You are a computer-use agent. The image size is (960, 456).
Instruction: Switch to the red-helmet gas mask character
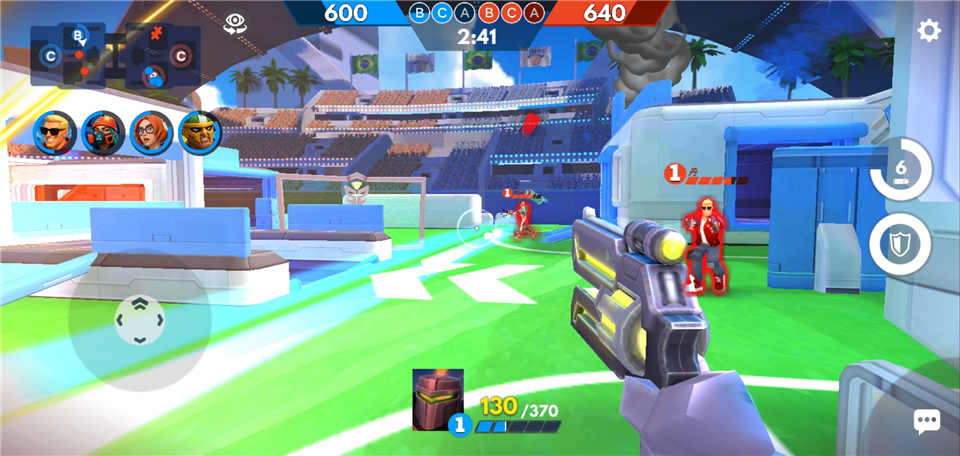(103, 132)
